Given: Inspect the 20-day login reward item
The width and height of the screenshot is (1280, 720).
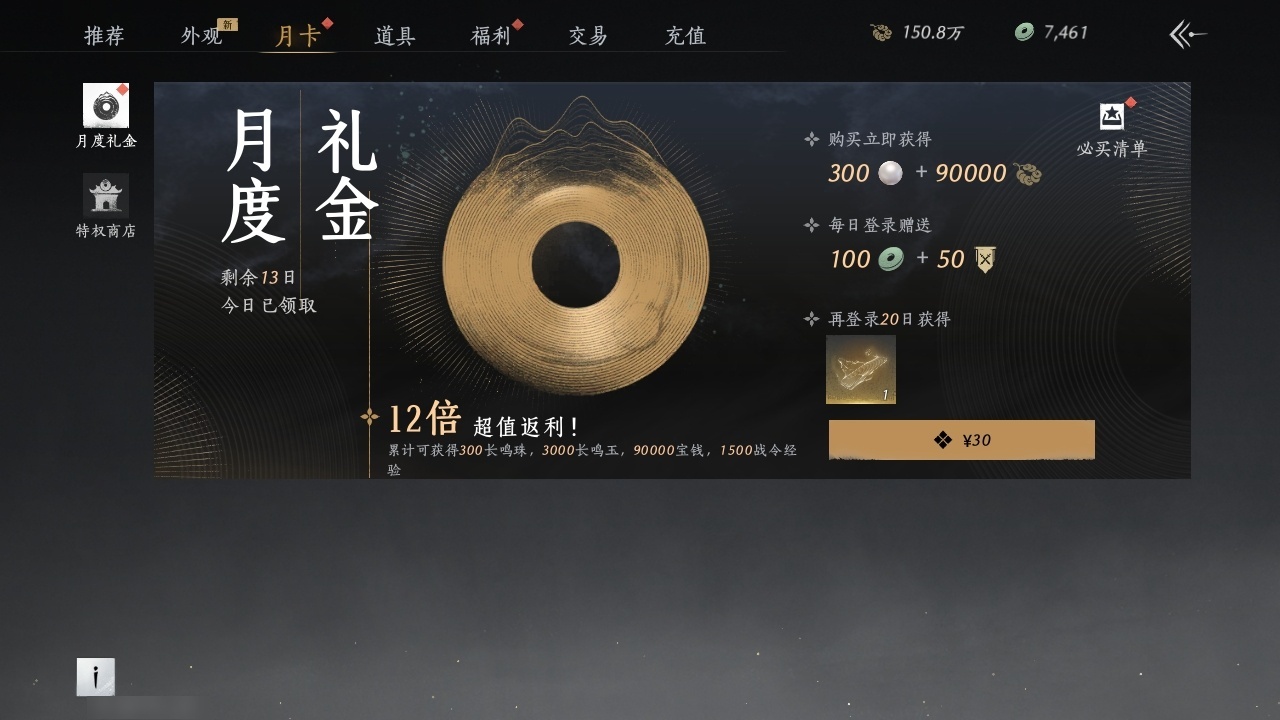Looking at the screenshot, I should tap(861, 370).
